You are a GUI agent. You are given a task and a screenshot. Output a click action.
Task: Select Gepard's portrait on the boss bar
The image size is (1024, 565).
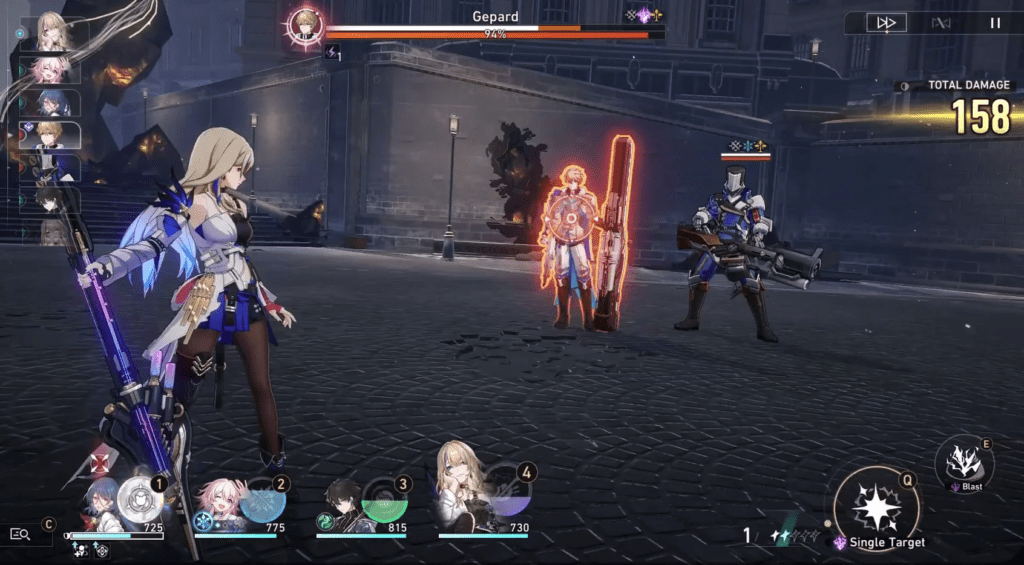click(x=303, y=24)
